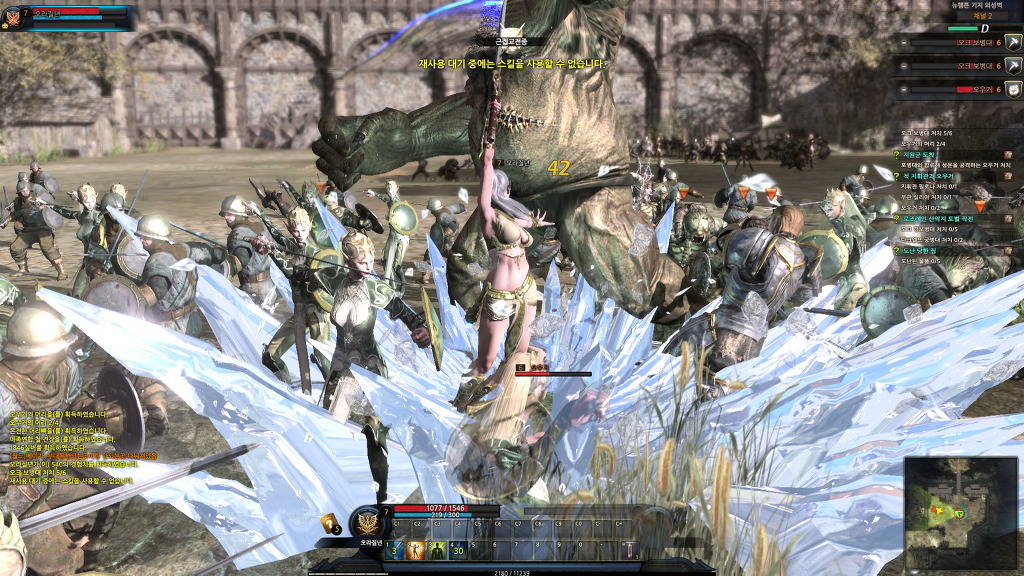Screen dimensions: 1024x576
Task: Trigger the green silhouette skill in slot 3
Action: tap(437, 550)
